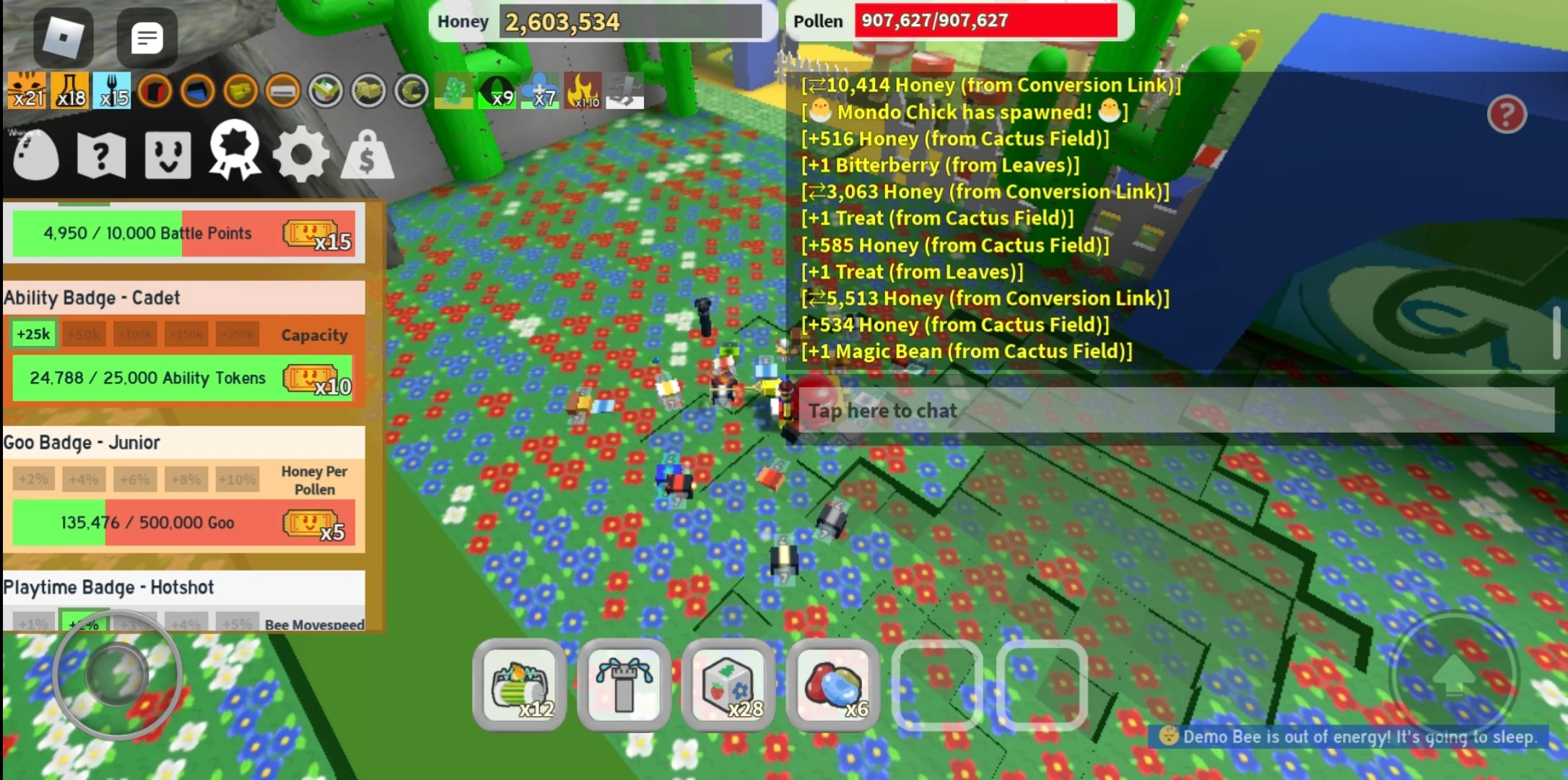The image size is (1568, 780).
Task: Roll the Field Dice x28 item
Action: (x=728, y=686)
